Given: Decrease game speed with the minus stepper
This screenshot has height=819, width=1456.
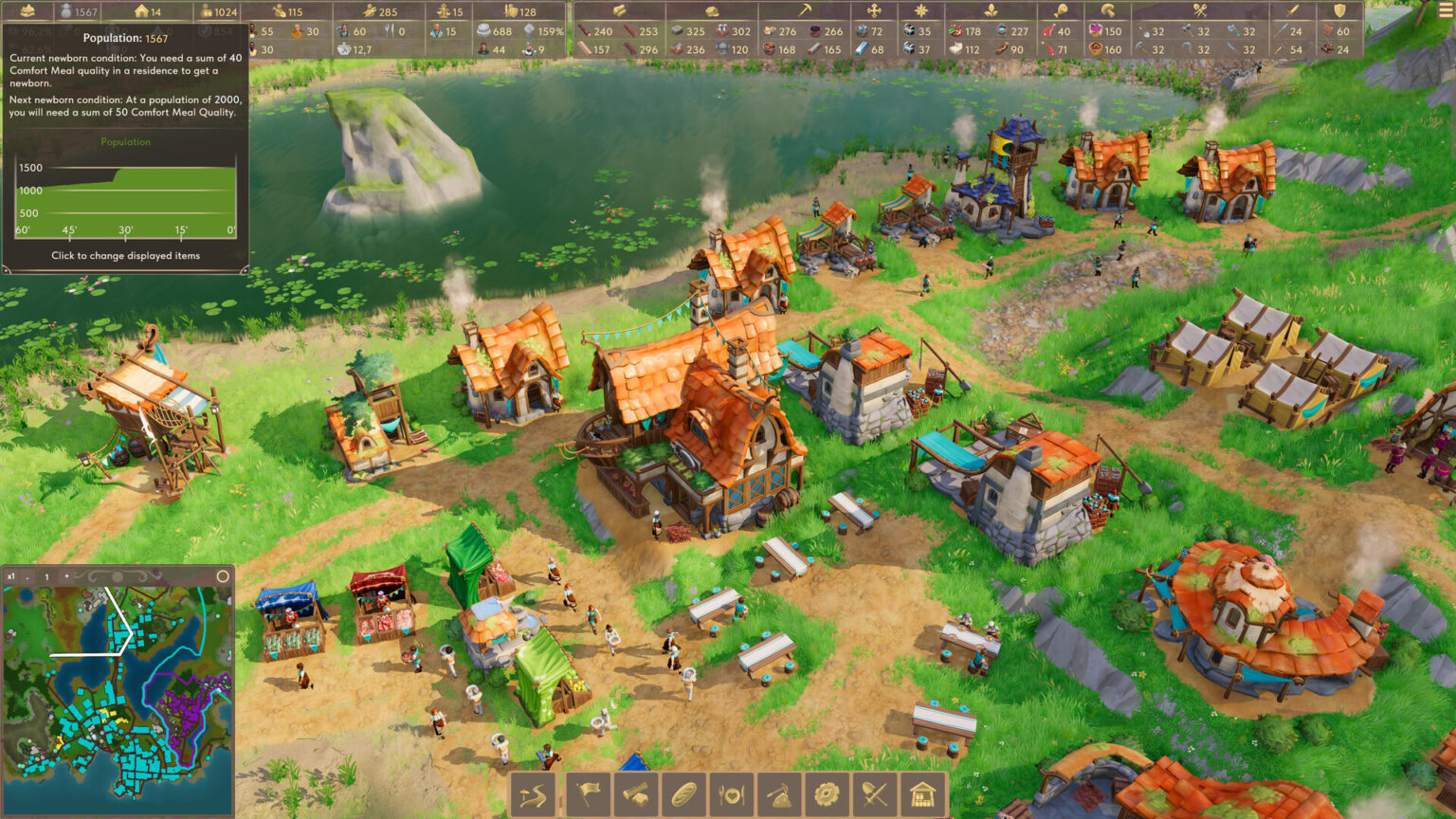Looking at the screenshot, I should (x=27, y=577).
